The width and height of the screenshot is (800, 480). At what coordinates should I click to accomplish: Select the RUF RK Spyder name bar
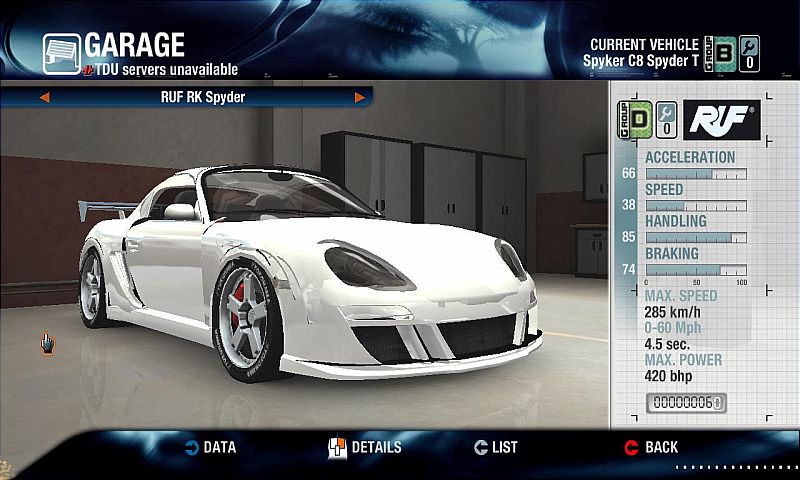pyautogui.click(x=202, y=98)
